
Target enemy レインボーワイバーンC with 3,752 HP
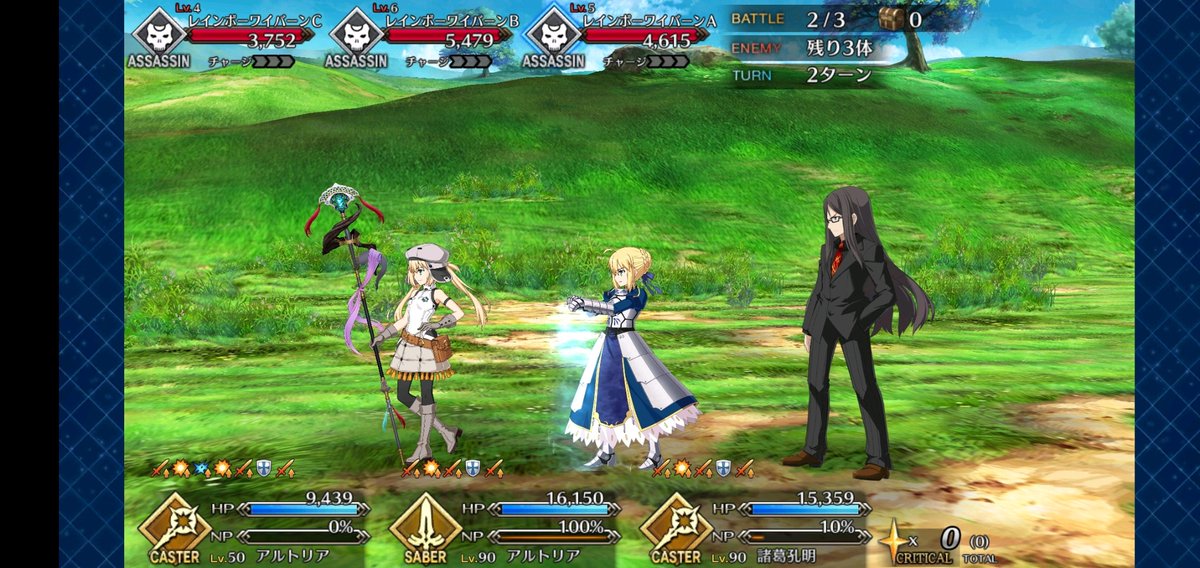point(220,37)
